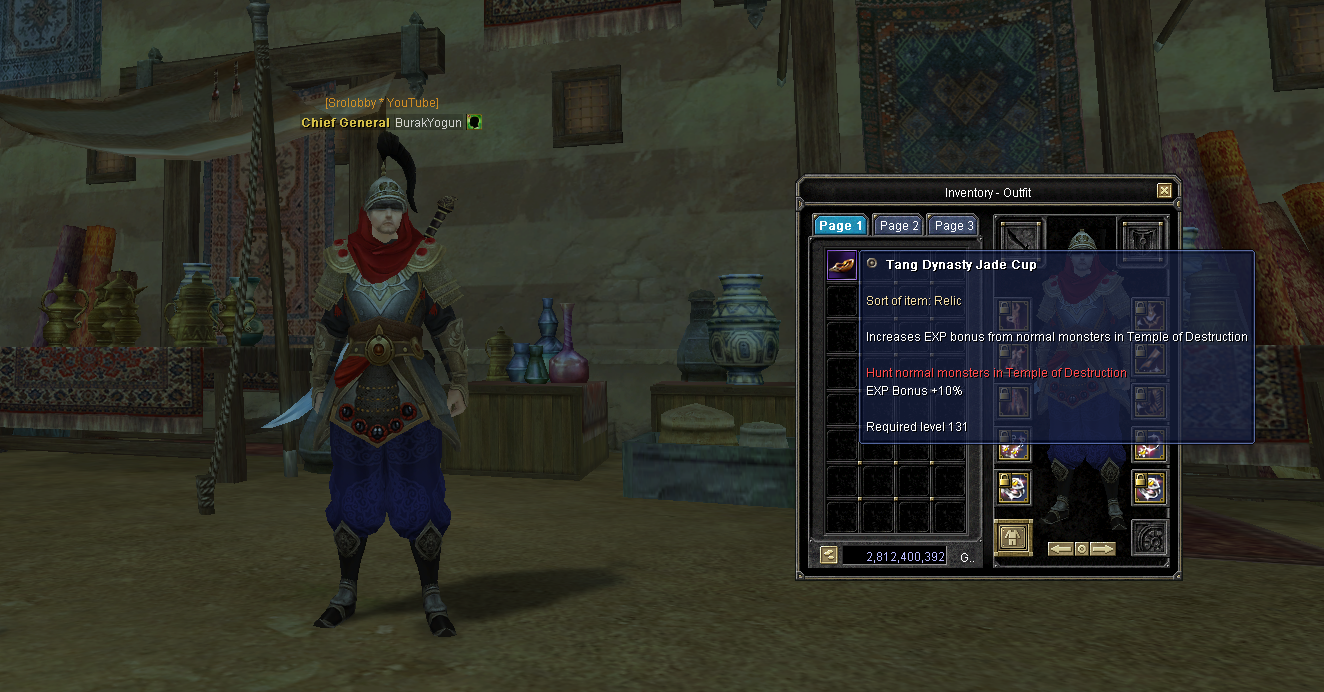Click the sort button beside the gold amount
This screenshot has height=692, width=1324.
point(828,555)
